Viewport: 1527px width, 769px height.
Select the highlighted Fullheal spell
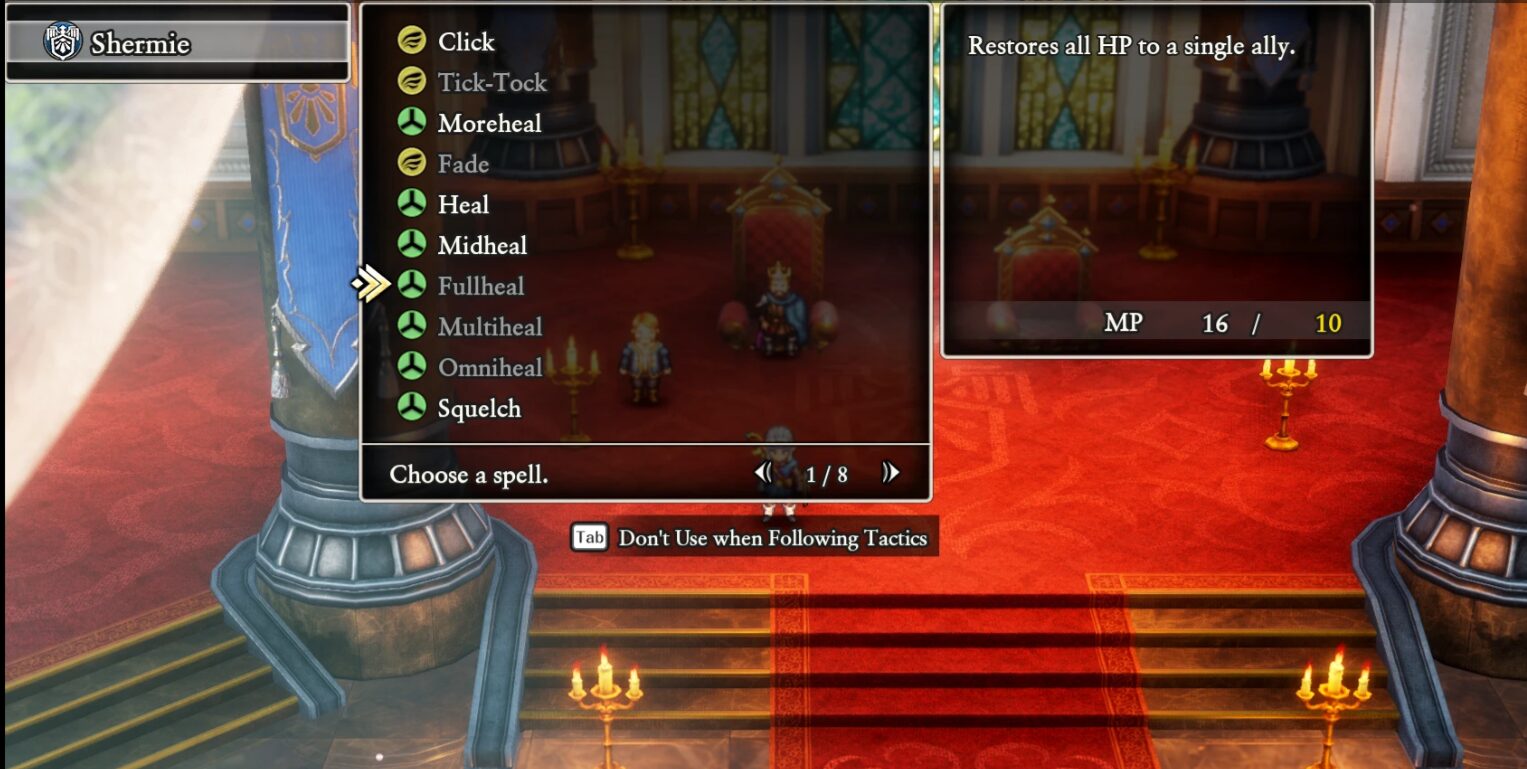[x=480, y=287]
